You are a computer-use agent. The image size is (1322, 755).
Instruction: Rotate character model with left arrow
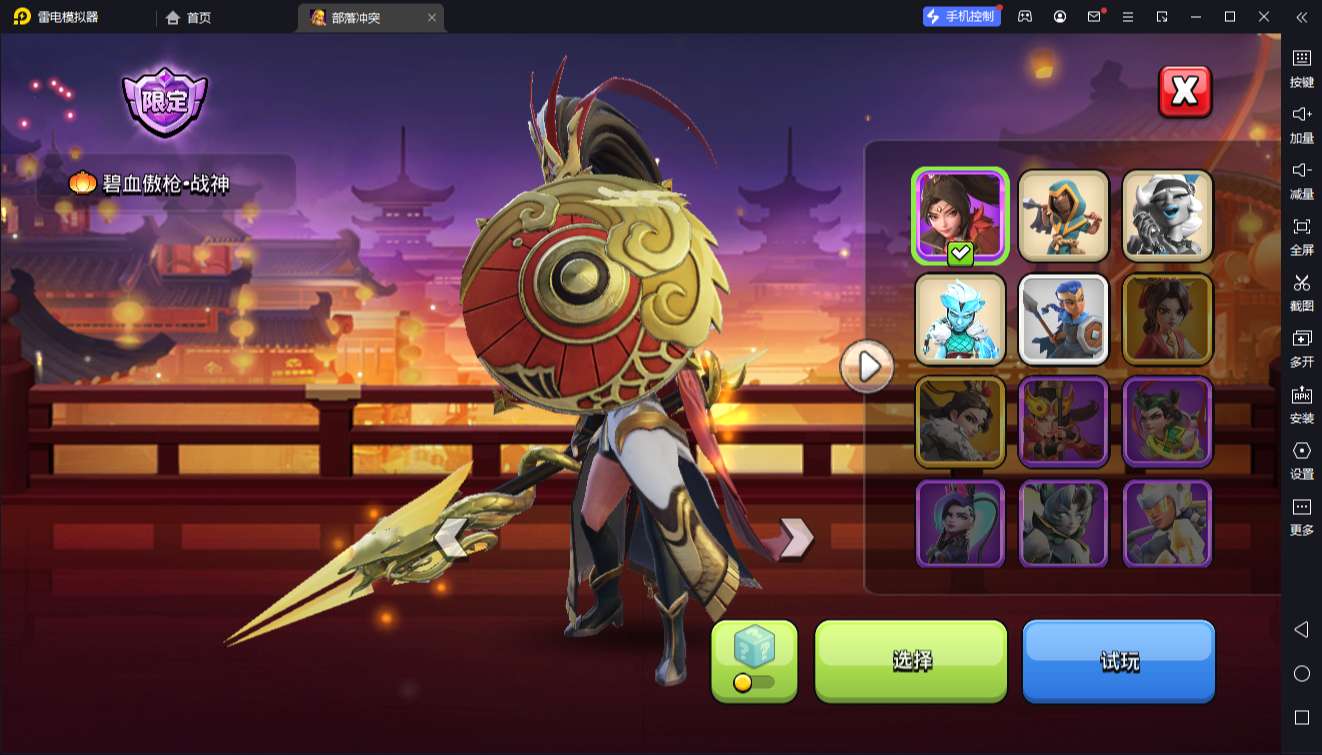point(451,537)
